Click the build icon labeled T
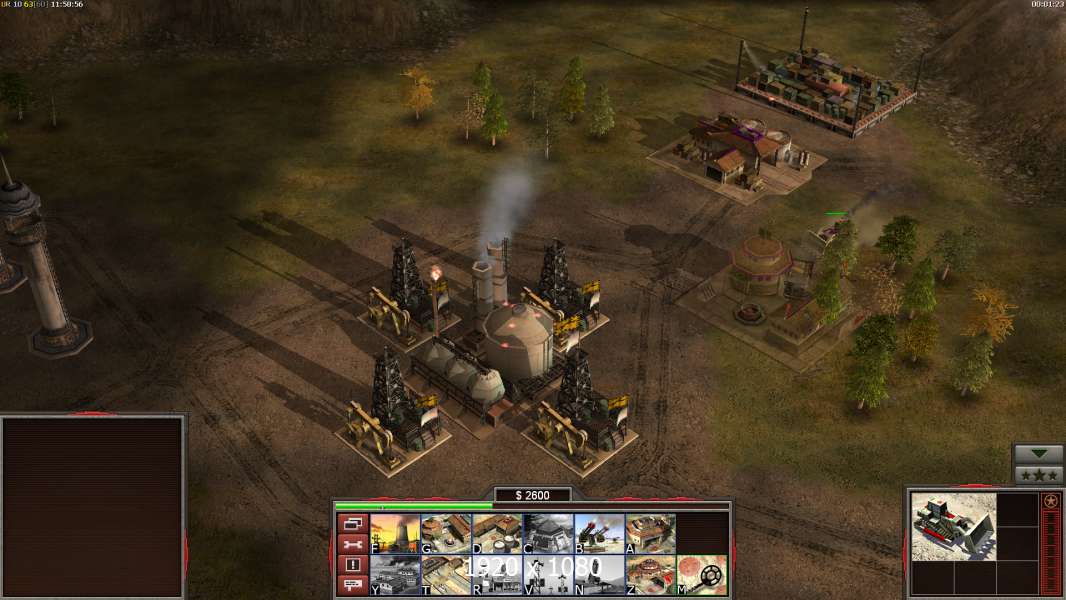 [x=446, y=575]
